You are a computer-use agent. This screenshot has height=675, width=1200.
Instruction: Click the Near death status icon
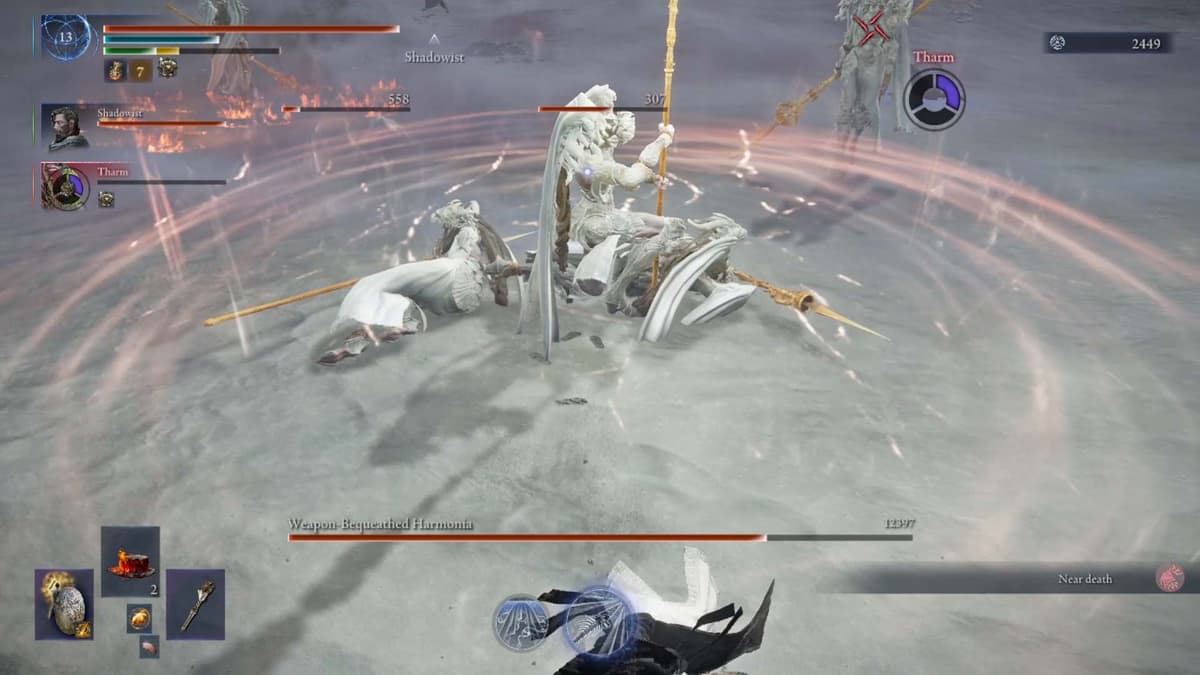point(1169,578)
